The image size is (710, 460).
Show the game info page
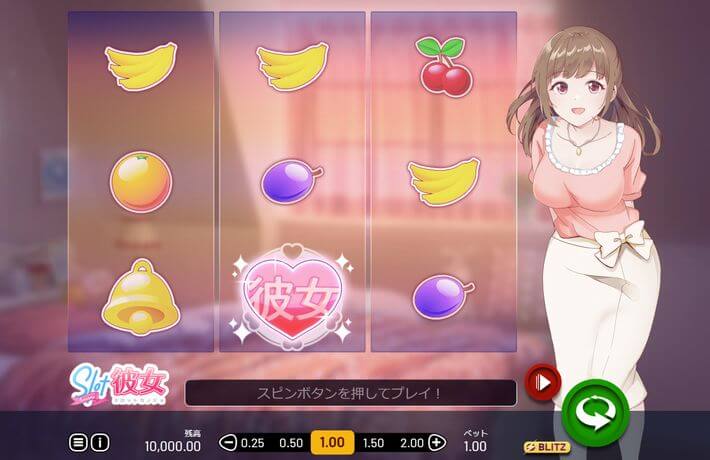pos(100,442)
